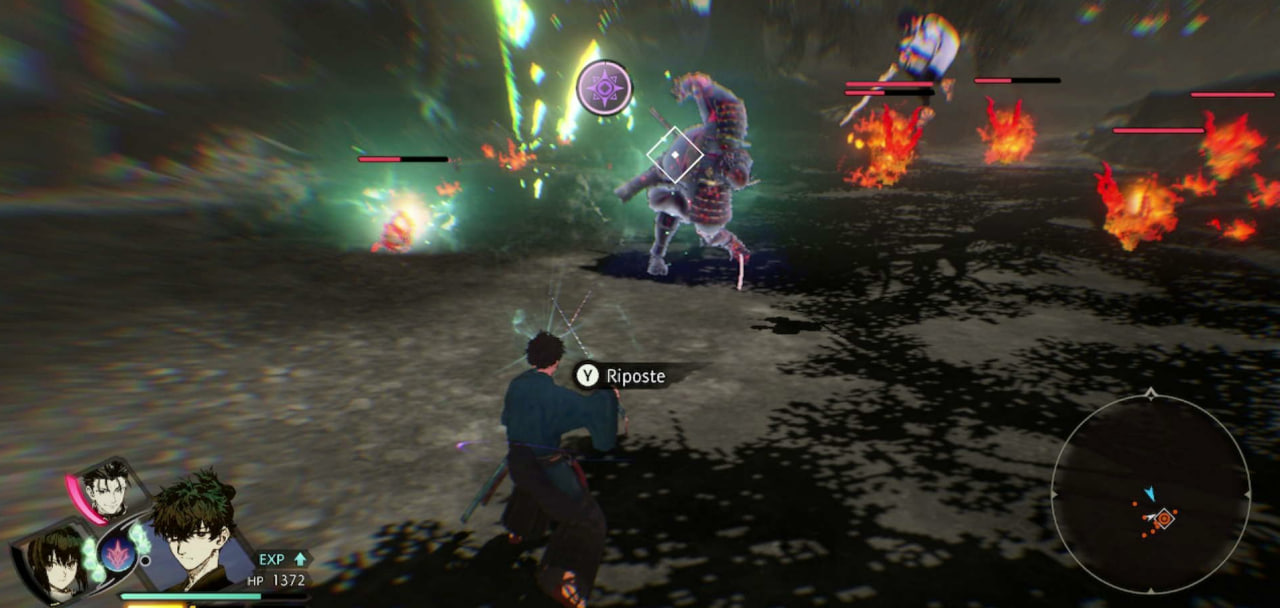Click the purple star emblem above the enemy
This screenshot has width=1280, height=608.
604,88
